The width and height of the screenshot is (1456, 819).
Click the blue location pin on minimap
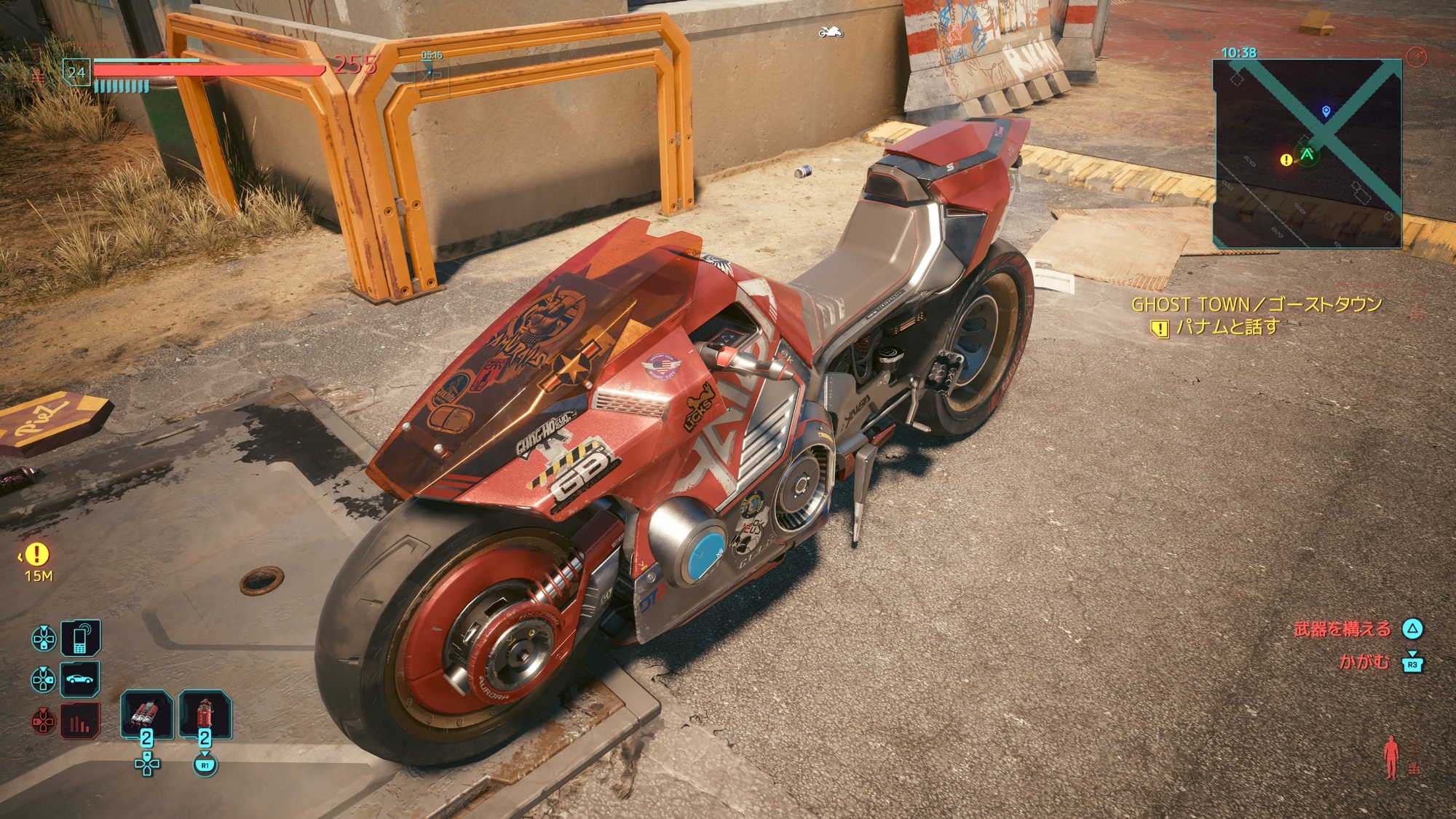point(1326,111)
